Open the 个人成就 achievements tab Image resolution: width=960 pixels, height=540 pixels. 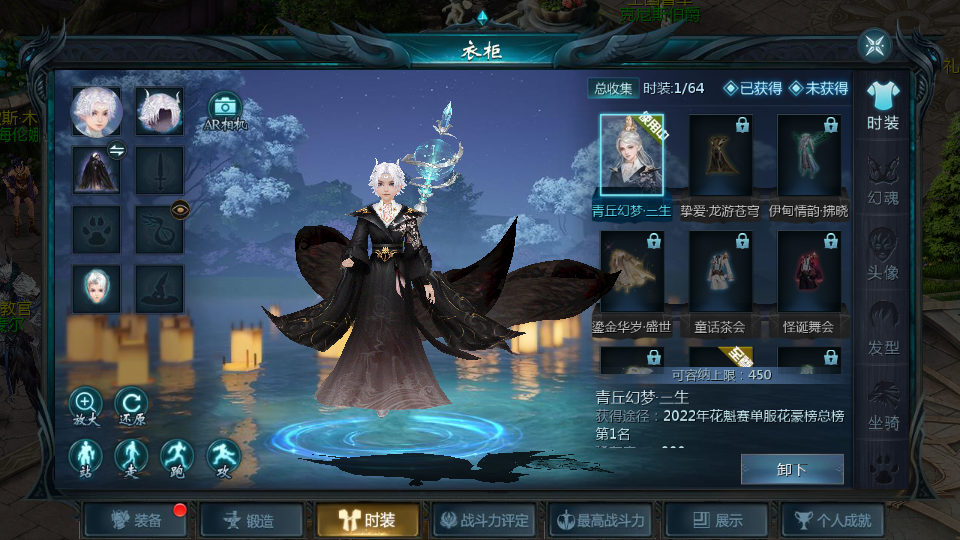833,520
